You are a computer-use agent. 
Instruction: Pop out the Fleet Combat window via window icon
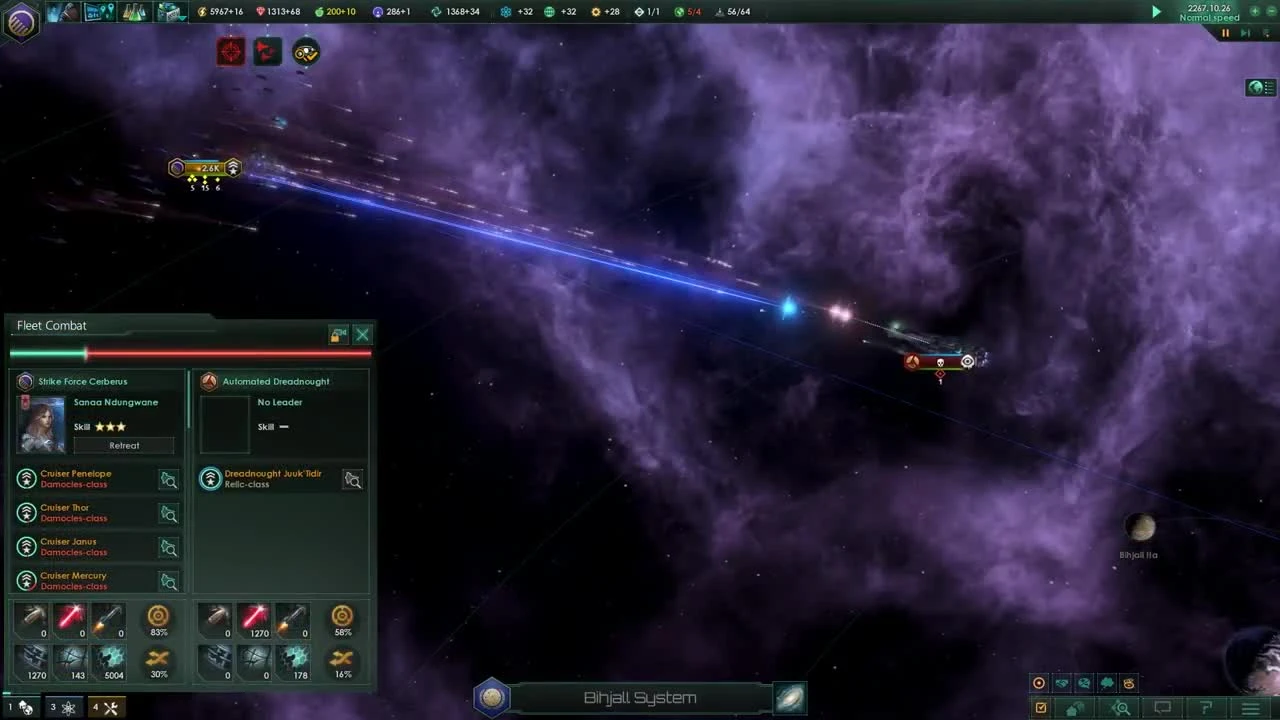coord(338,335)
